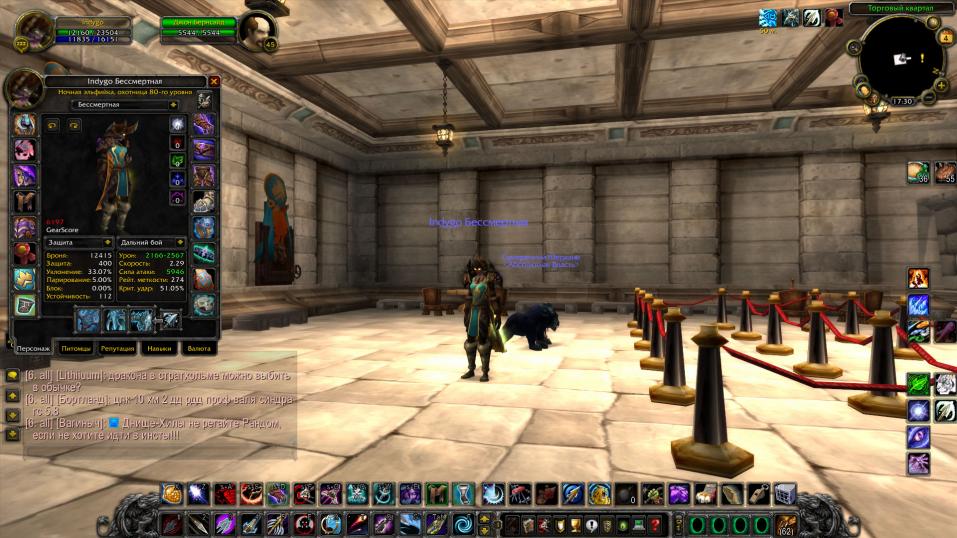Click the minimap clock showing 17:30
This screenshot has height=538, width=957.
902,101
